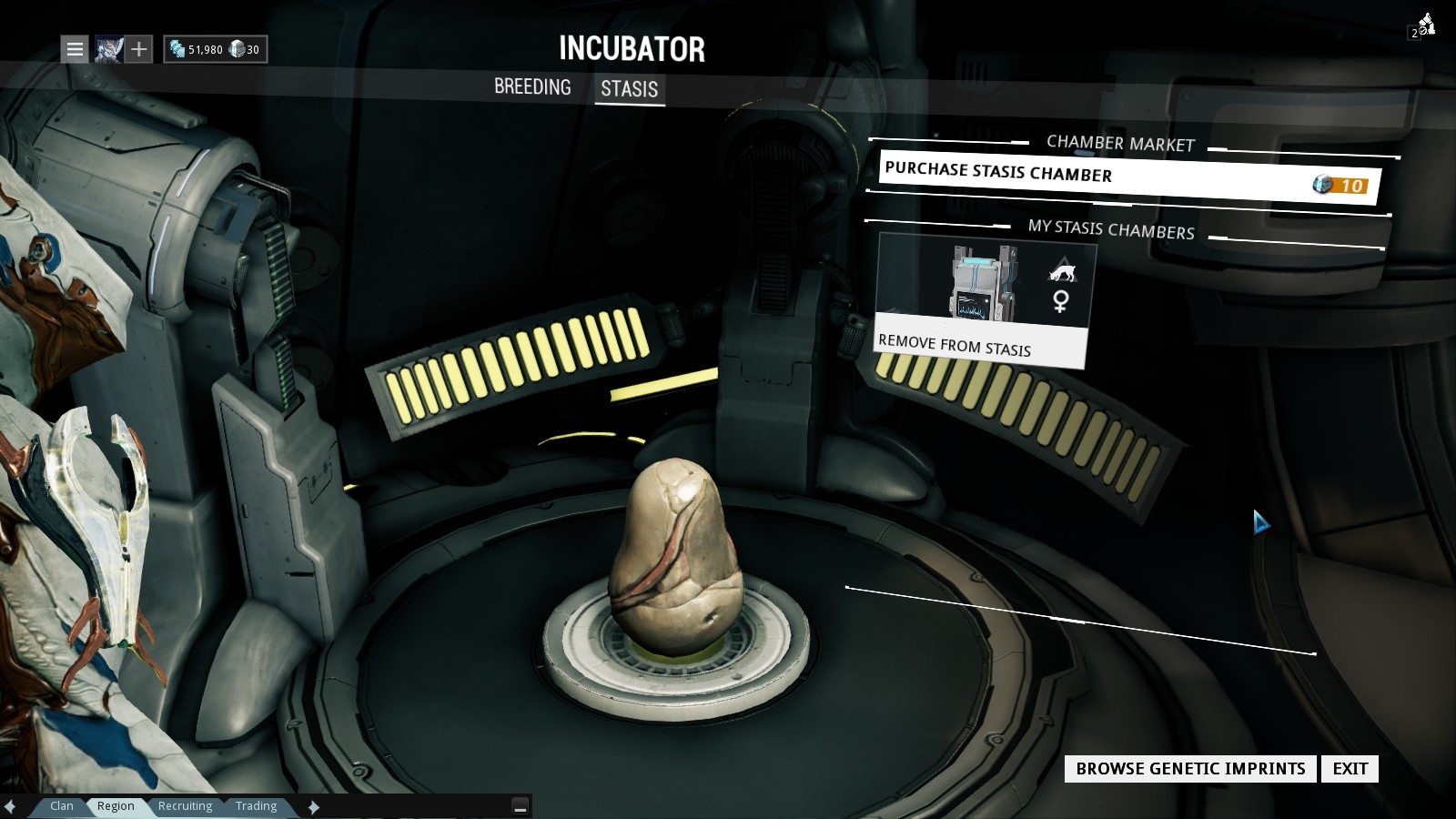Switch to Region chat tab
Viewport: 1456px width, 819px height.
[x=116, y=806]
